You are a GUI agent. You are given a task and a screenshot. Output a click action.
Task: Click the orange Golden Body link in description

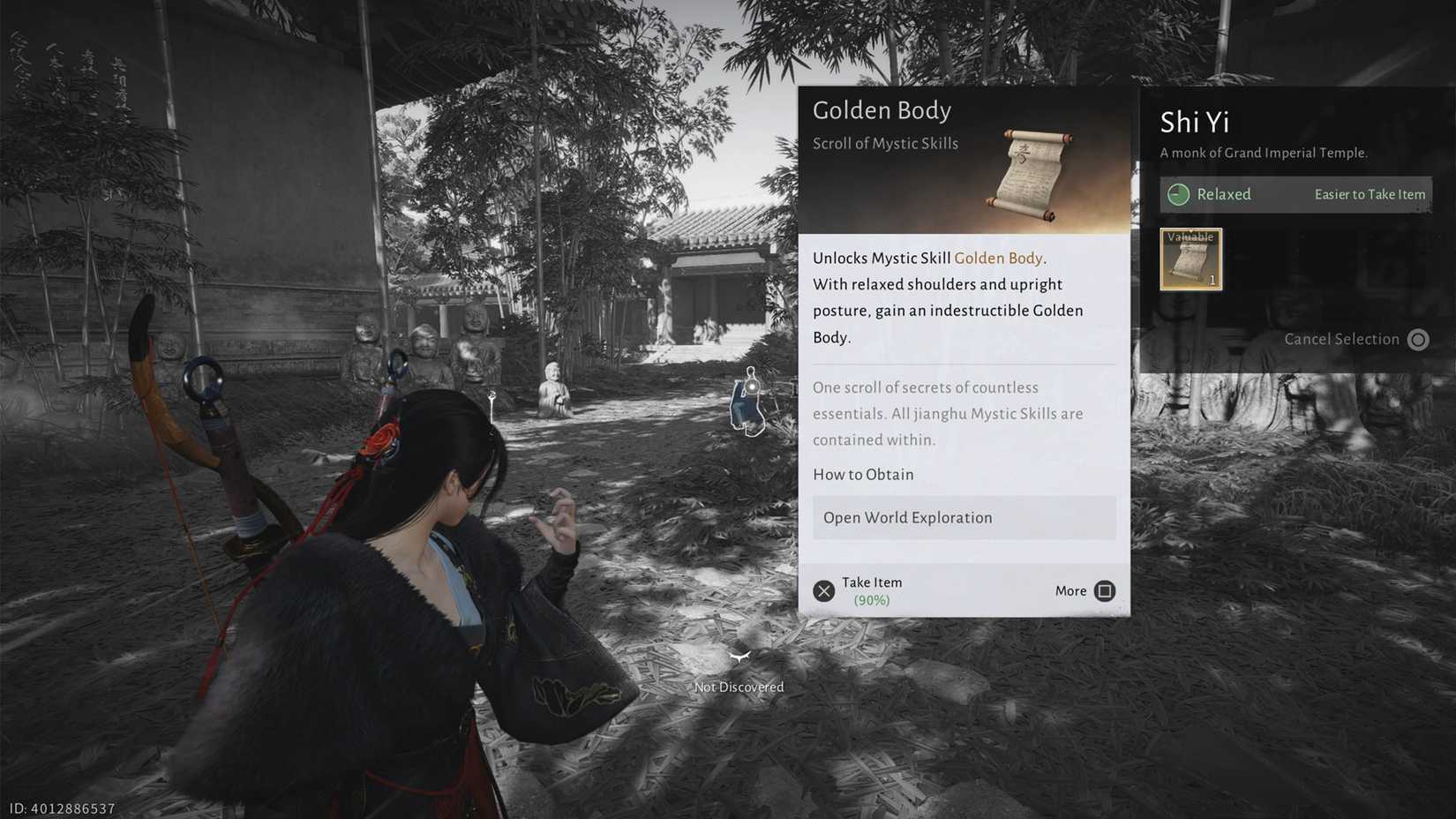tap(998, 258)
